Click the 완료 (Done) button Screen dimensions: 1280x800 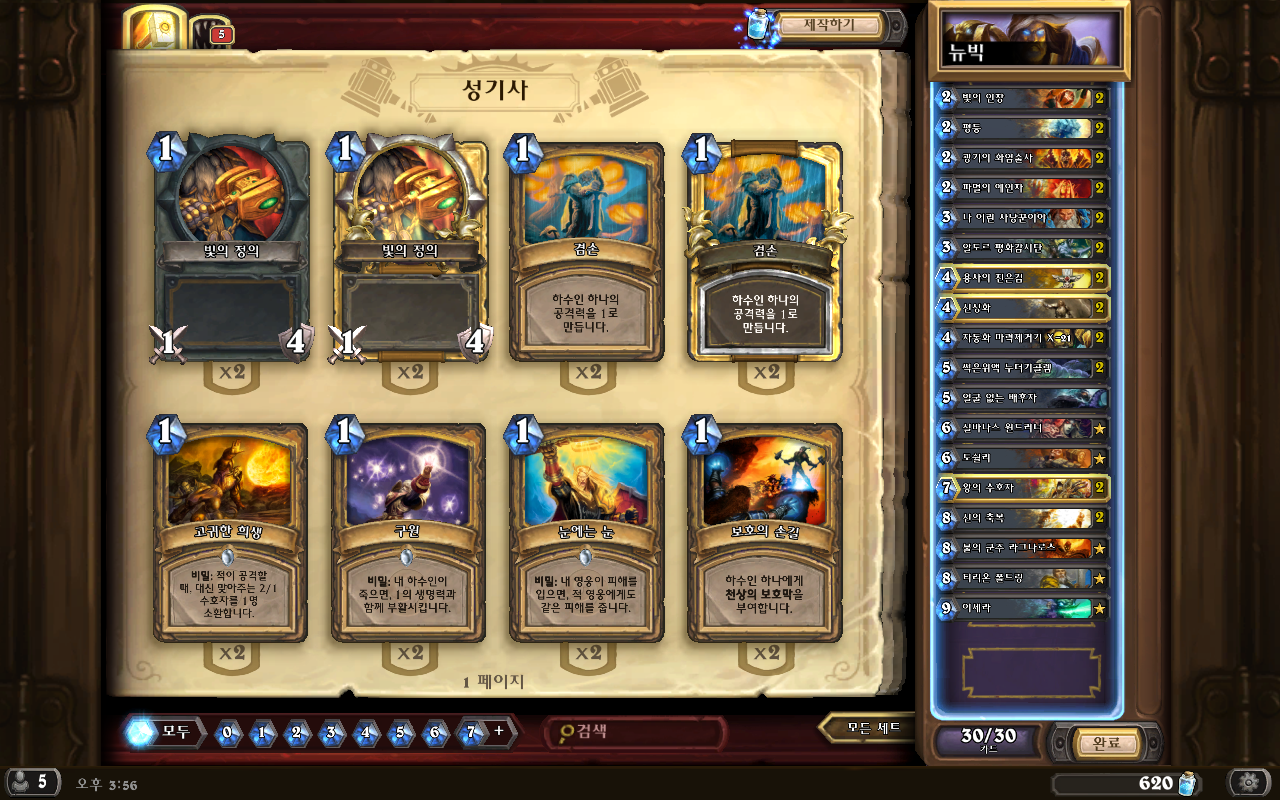coord(1106,743)
